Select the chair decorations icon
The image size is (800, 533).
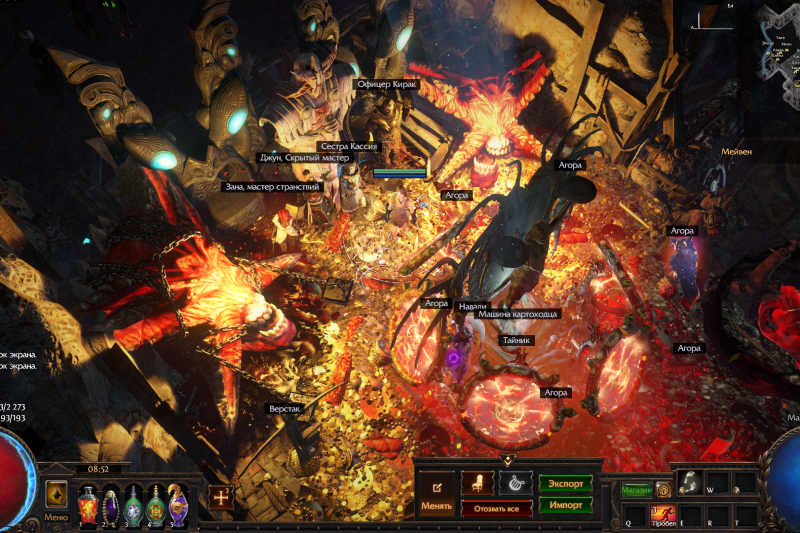coord(477,483)
